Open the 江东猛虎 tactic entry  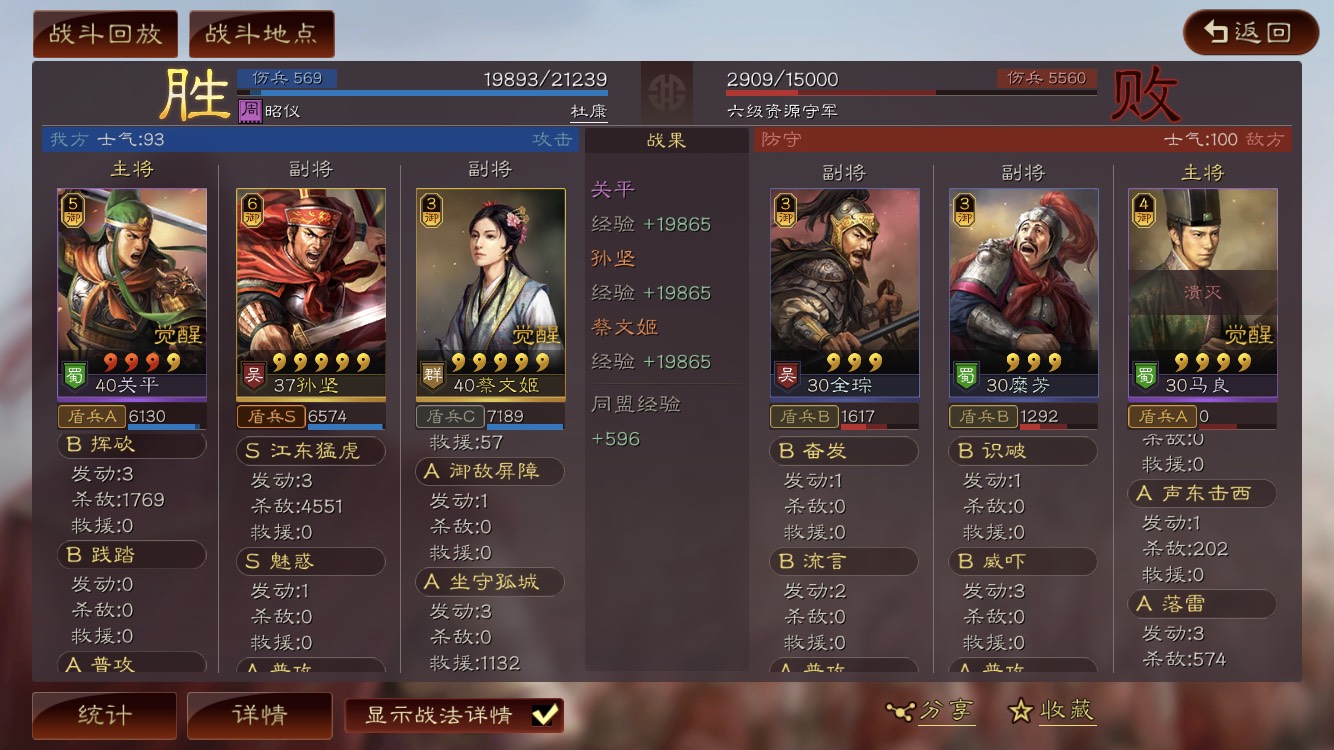click(311, 451)
